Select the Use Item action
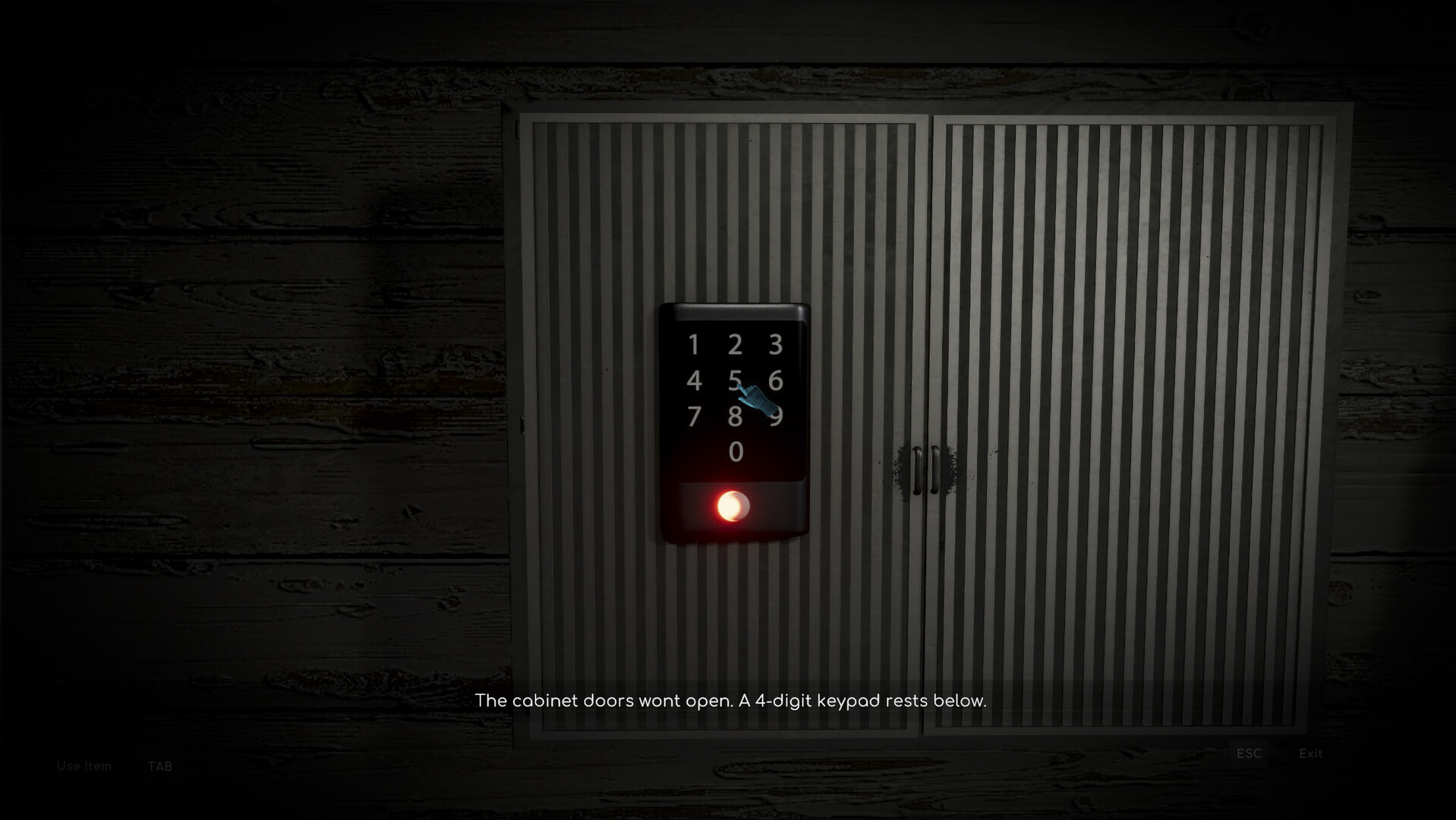1456x820 pixels. (84, 766)
